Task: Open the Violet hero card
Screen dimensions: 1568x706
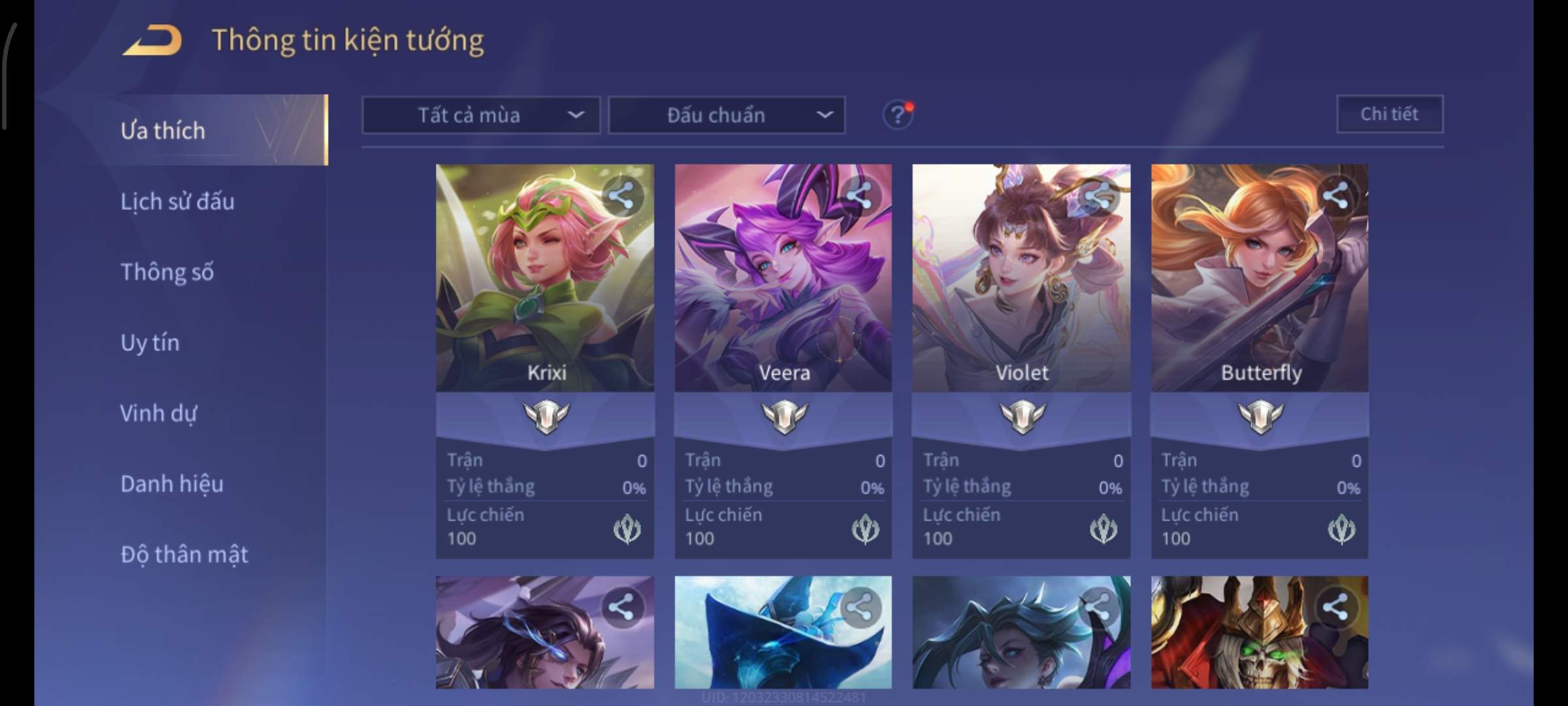Action: [1021, 278]
